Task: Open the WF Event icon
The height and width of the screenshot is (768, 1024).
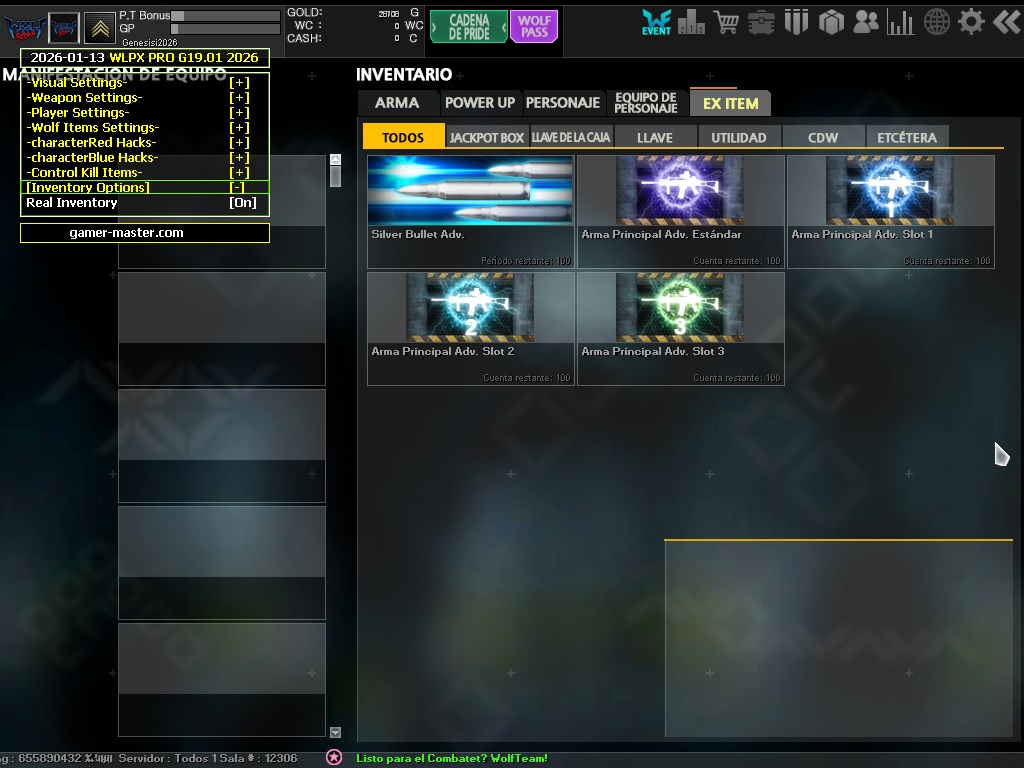Action: pyautogui.click(x=656, y=23)
